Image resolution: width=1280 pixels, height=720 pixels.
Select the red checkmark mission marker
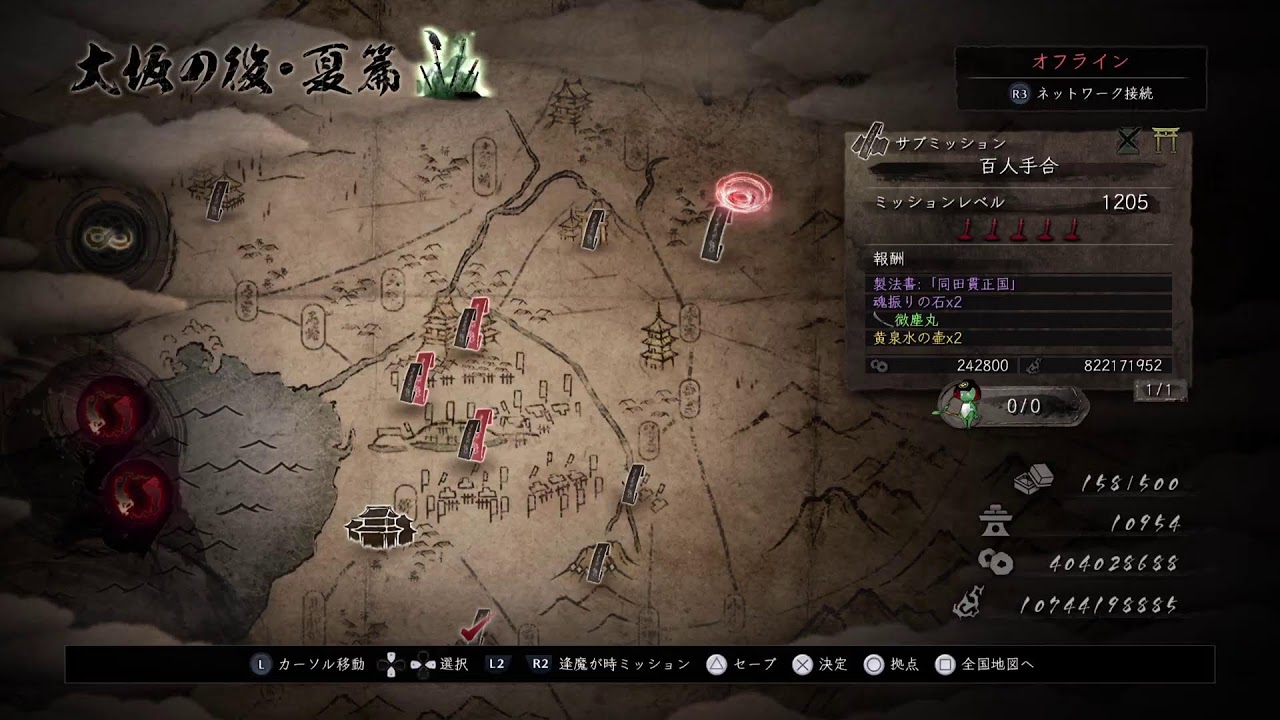click(475, 627)
